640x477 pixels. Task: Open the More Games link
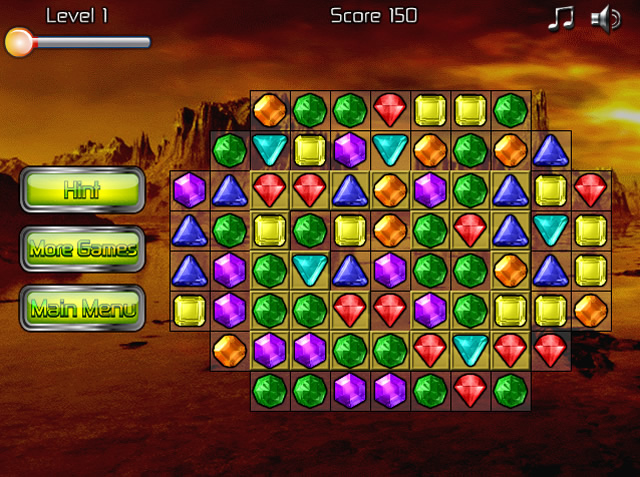point(82,249)
